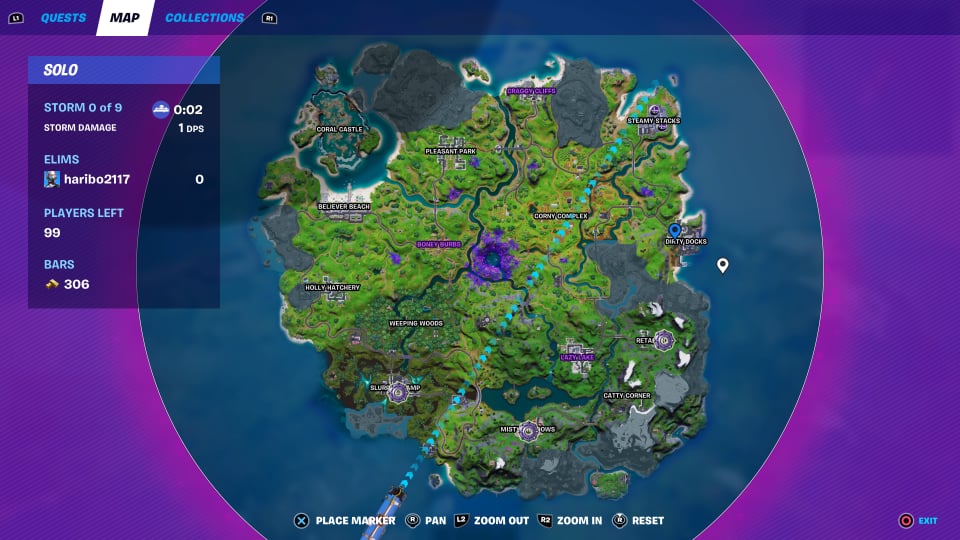Select Corny Complex on the map
This screenshot has width=960, height=540.
point(561,215)
